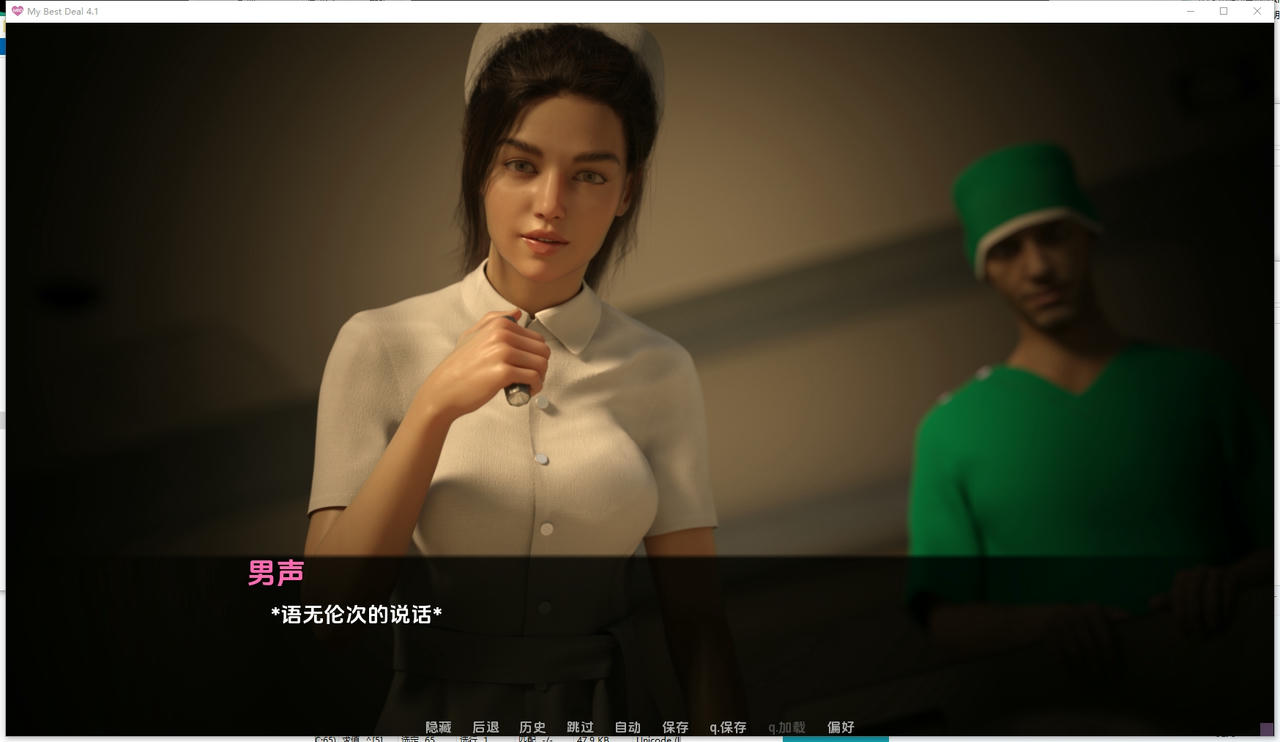Open the Unicode encoding selector
This screenshot has width=1280, height=742.
(x=658, y=738)
